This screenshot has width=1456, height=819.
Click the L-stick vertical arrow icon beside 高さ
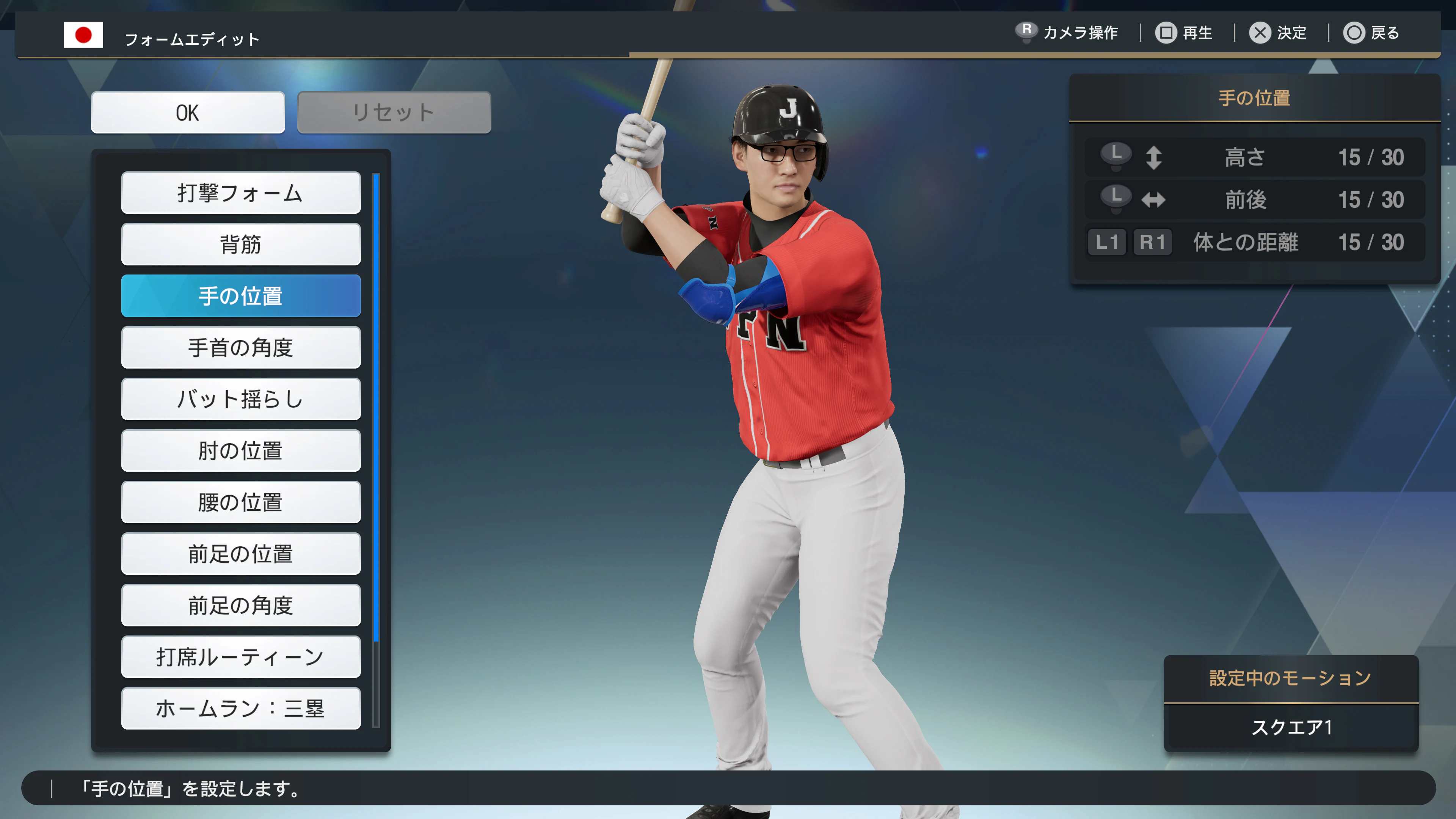(1154, 158)
